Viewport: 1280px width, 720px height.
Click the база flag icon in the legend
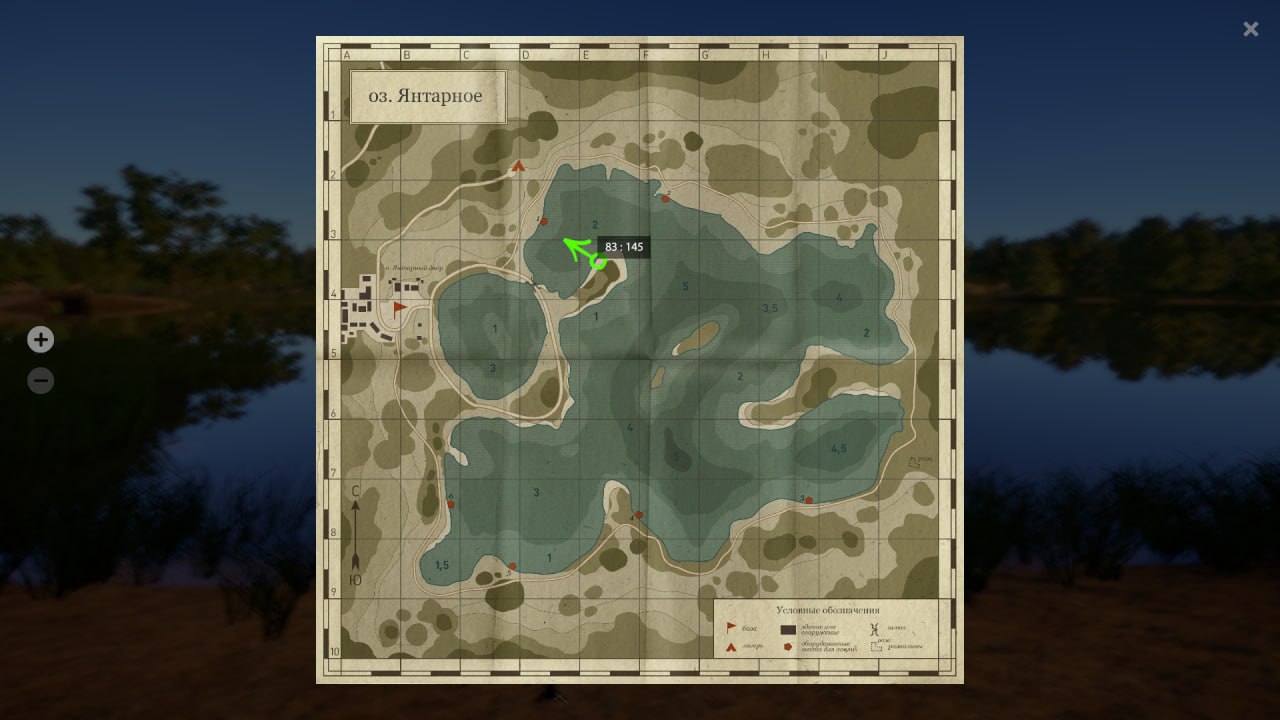coord(732,628)
